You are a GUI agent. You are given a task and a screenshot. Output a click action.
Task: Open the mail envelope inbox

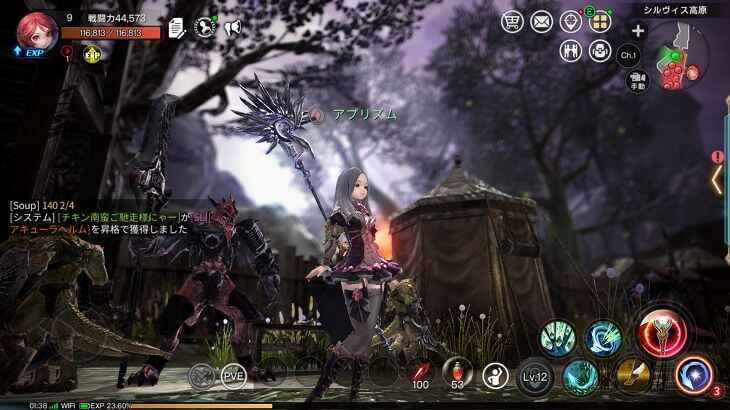[542, 21]
